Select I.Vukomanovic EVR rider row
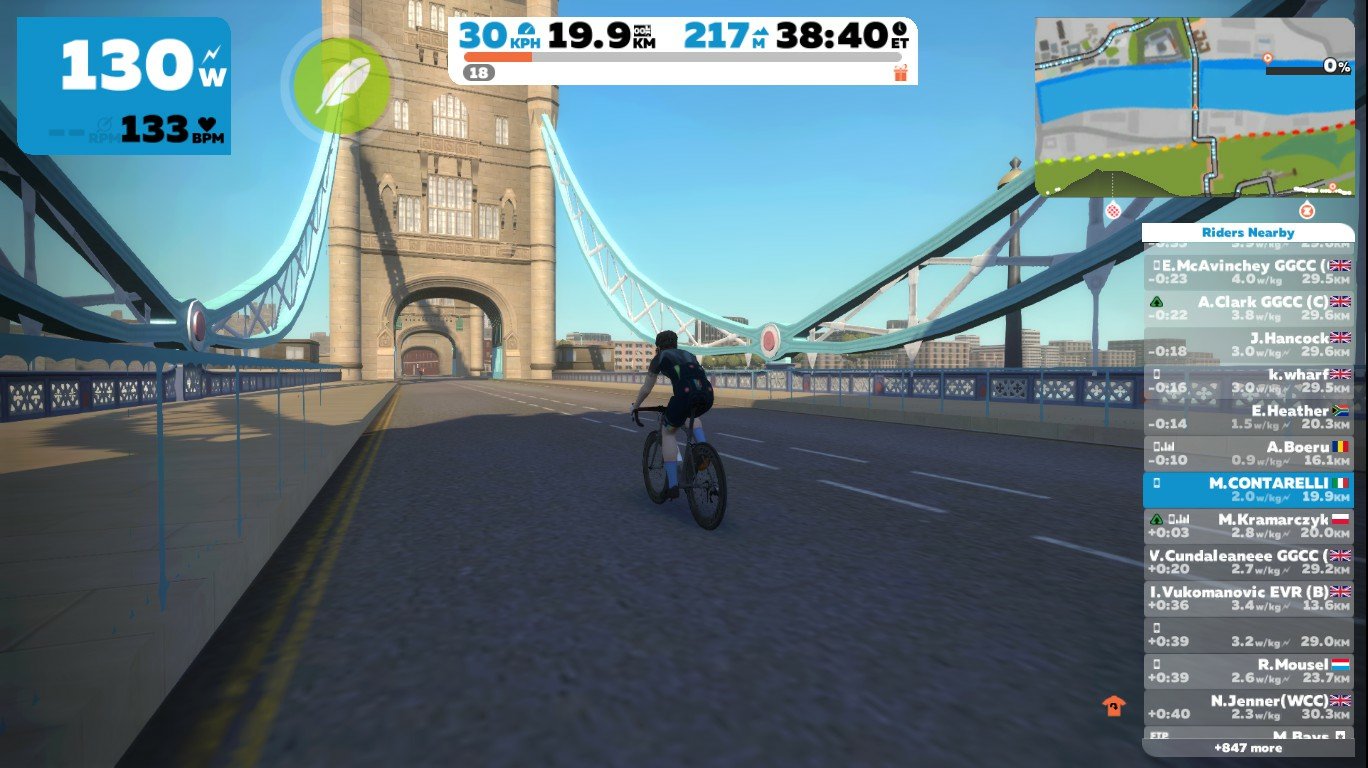Image resolution: width=1368 pixels, height=768 pixels. coord(1248,598)
